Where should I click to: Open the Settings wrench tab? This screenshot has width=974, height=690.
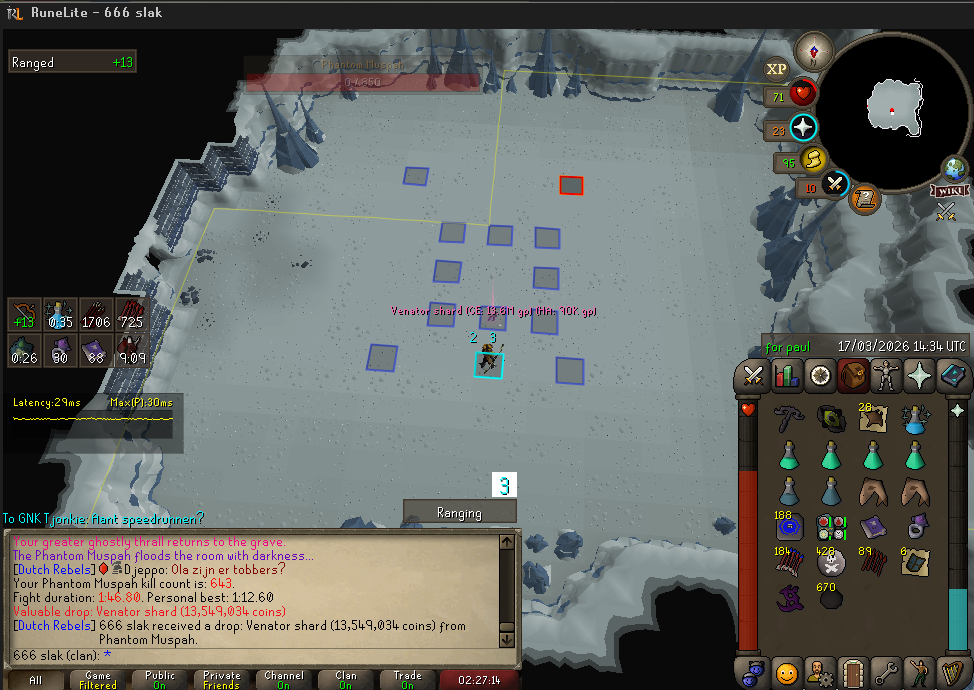(x=886, y=671)
